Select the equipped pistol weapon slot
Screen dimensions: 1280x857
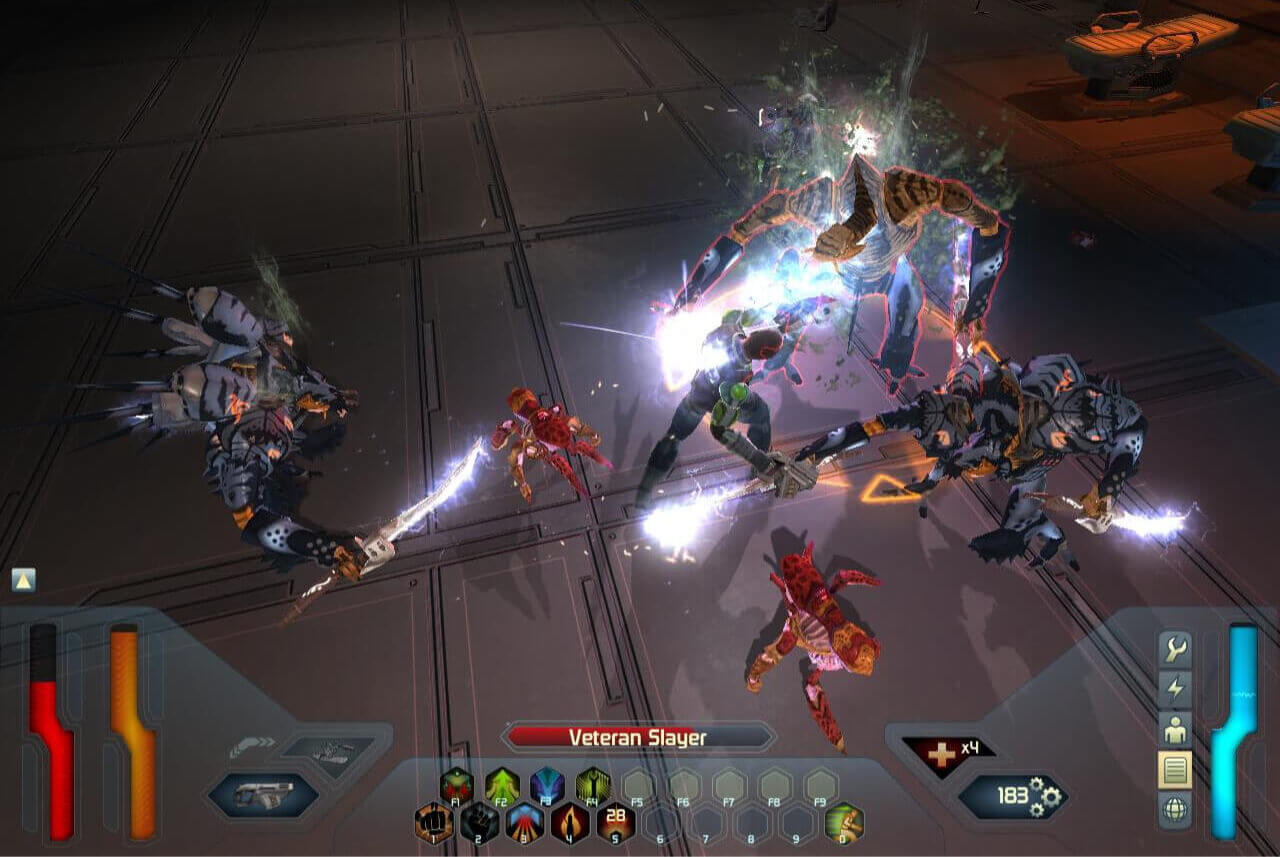click(264, 796)
